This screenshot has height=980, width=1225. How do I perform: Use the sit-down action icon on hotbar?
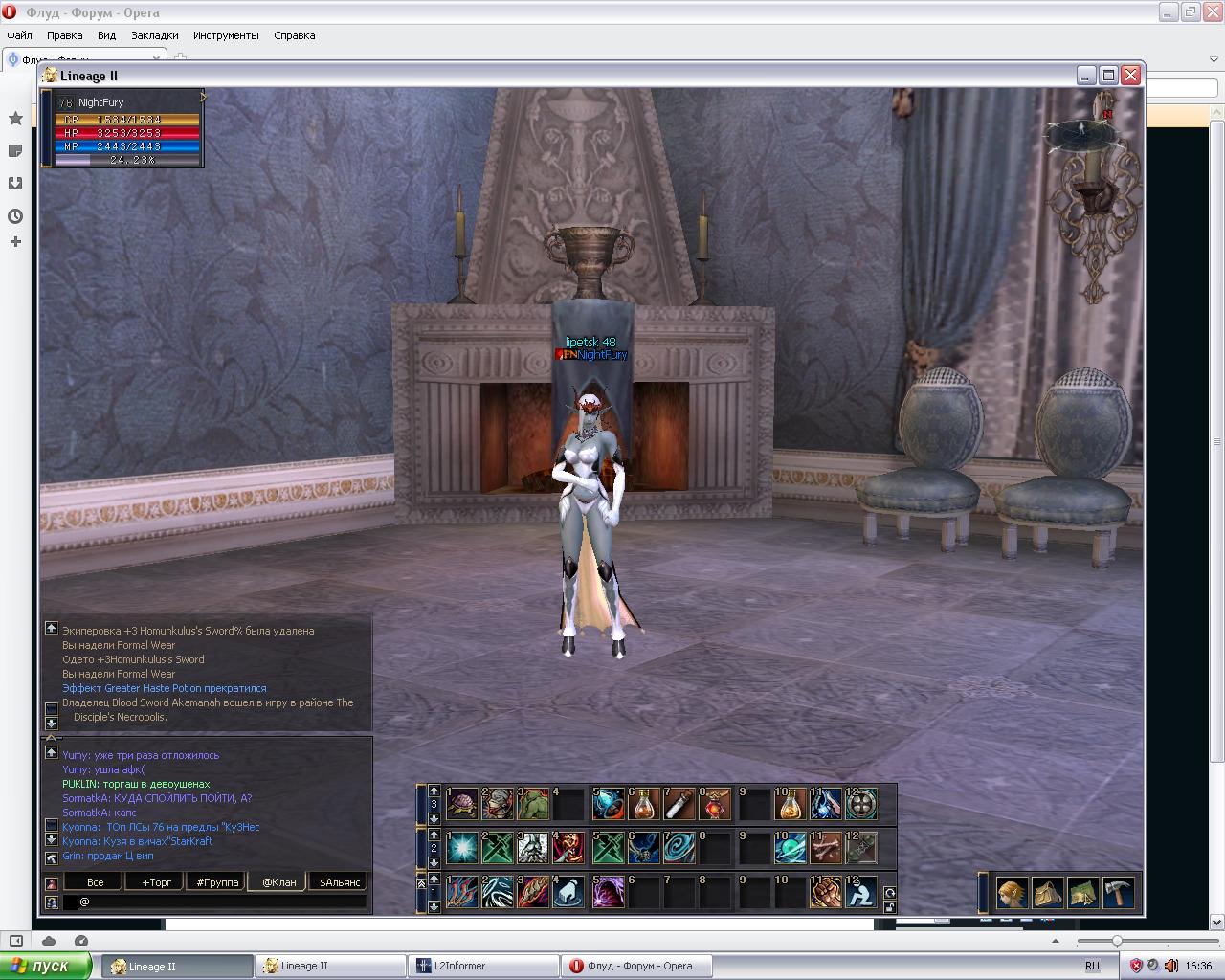pos(861,893)
